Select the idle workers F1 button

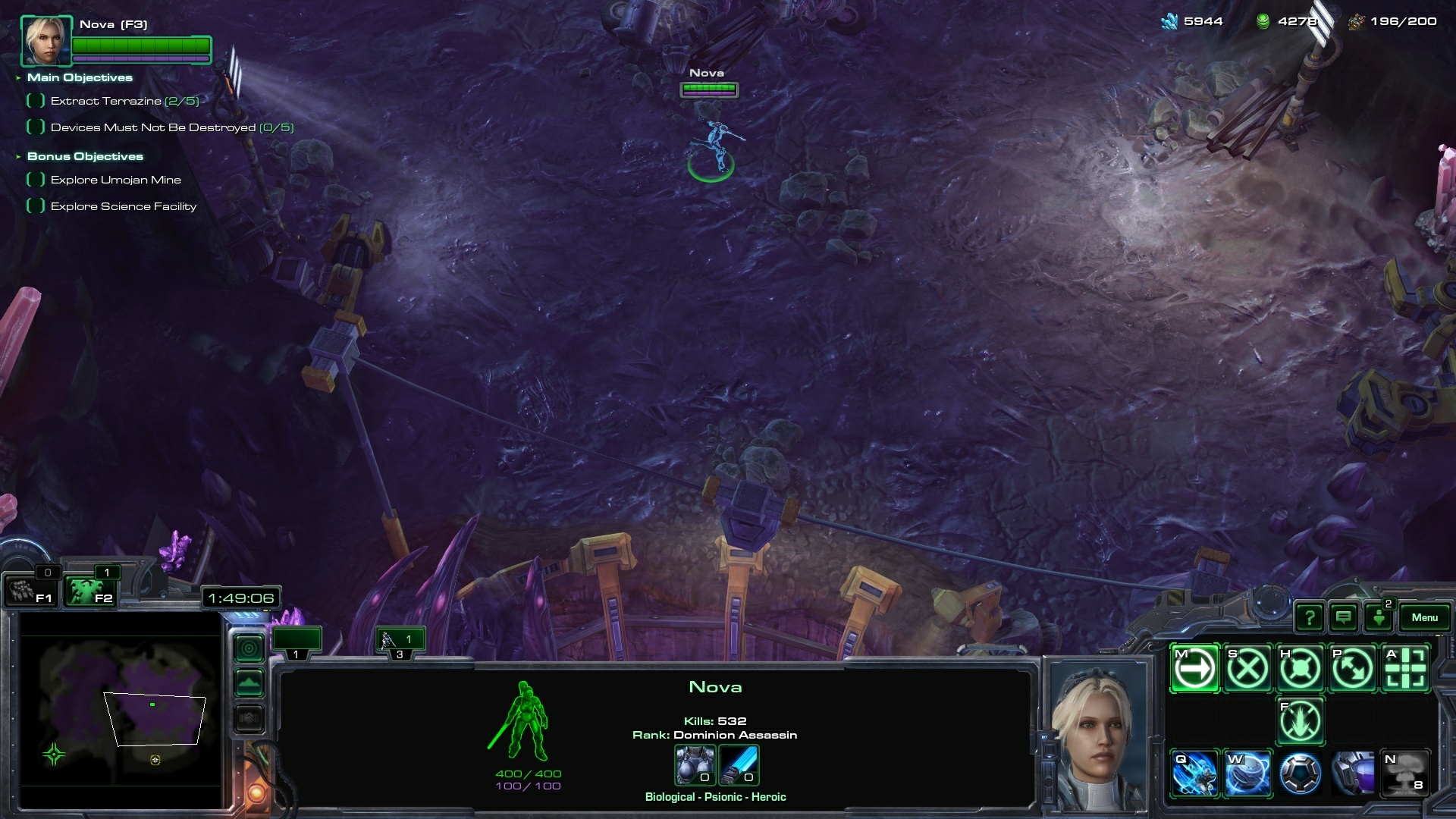click(x=29, y=591)
